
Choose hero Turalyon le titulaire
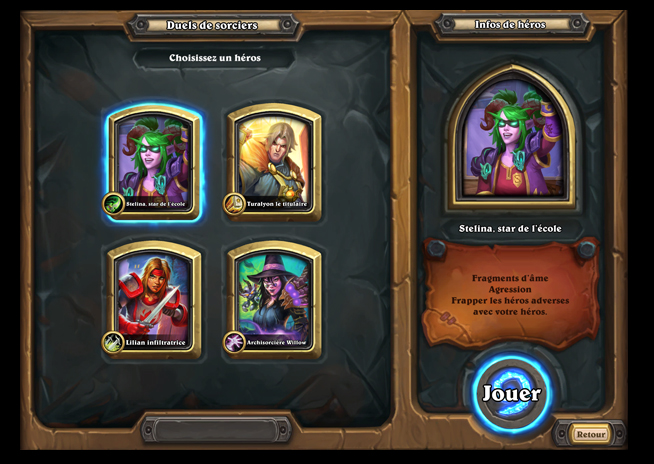tap(274, 162)
